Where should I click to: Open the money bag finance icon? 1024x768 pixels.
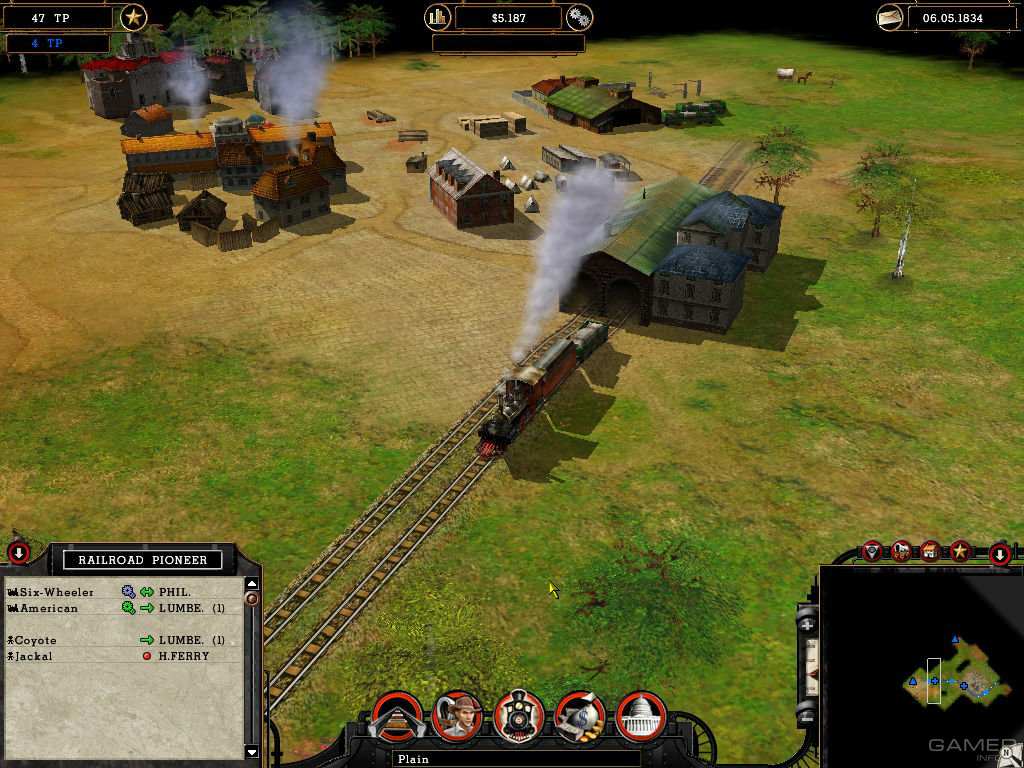(580, 716)
